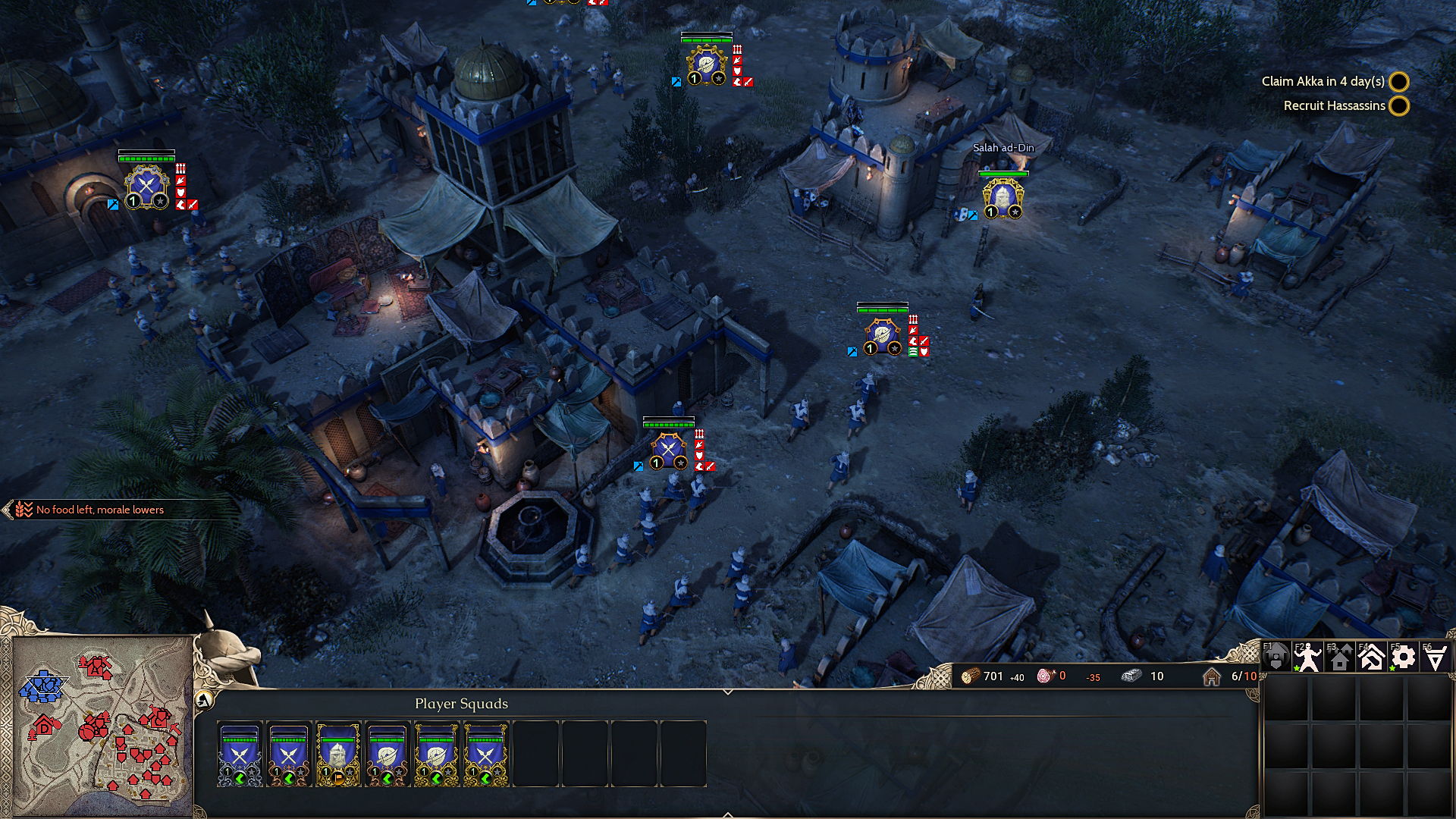Open the F5 settings gear menu
The image size is (1456, 819).
click(1401, 657)
